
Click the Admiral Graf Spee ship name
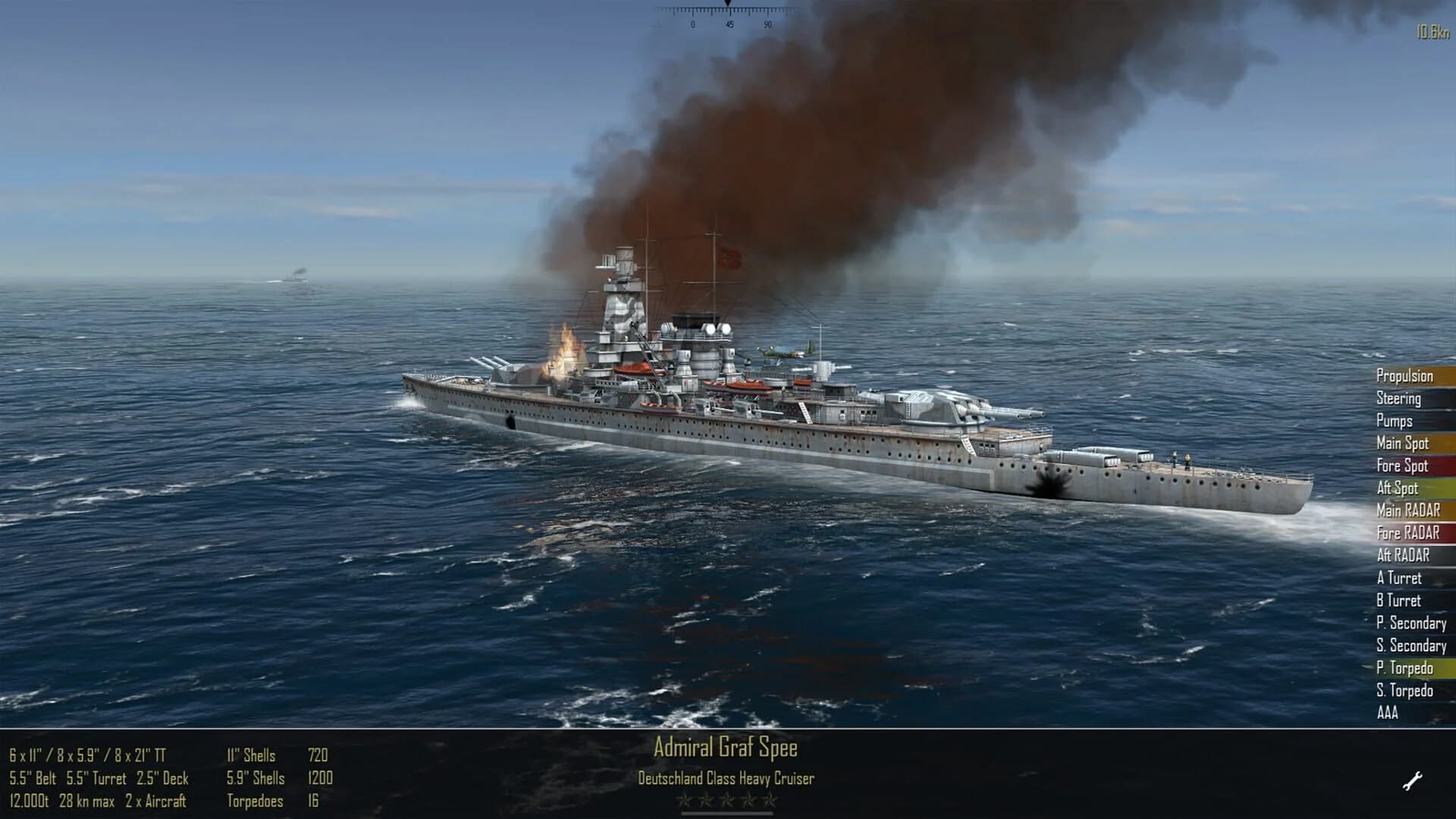click(x=726, y=748)
